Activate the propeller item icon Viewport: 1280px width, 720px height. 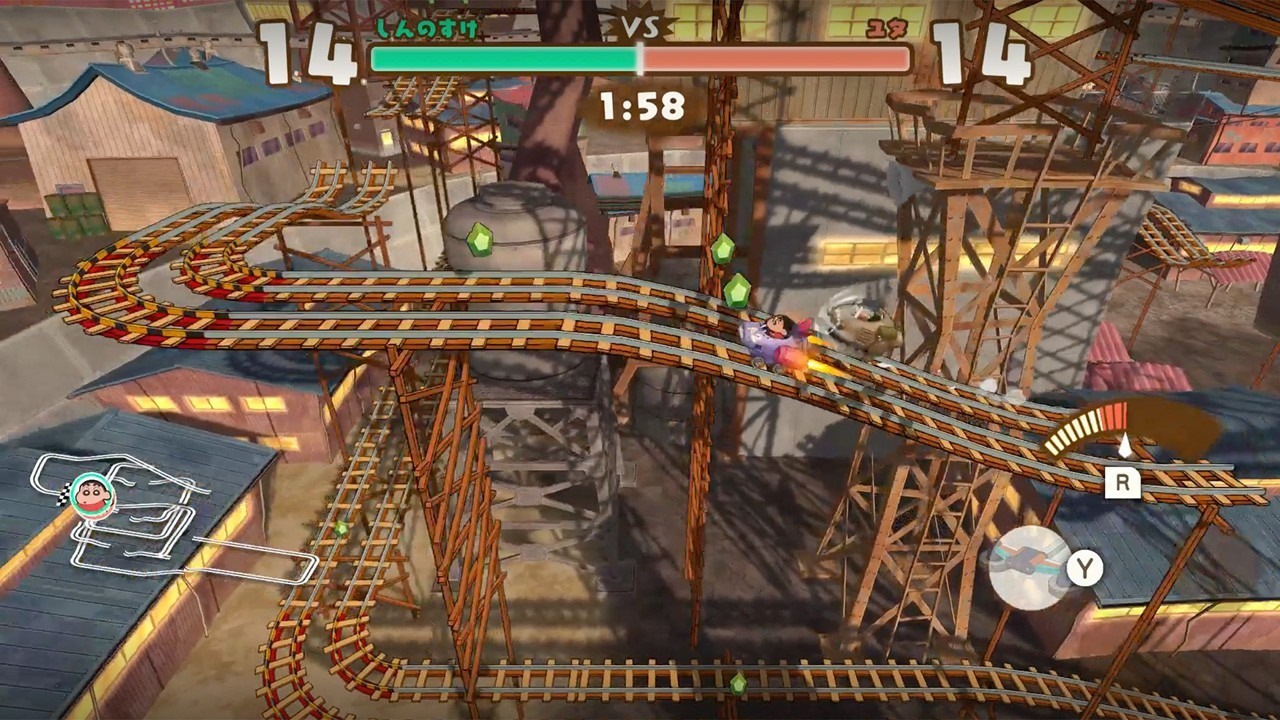(1030, 567)
